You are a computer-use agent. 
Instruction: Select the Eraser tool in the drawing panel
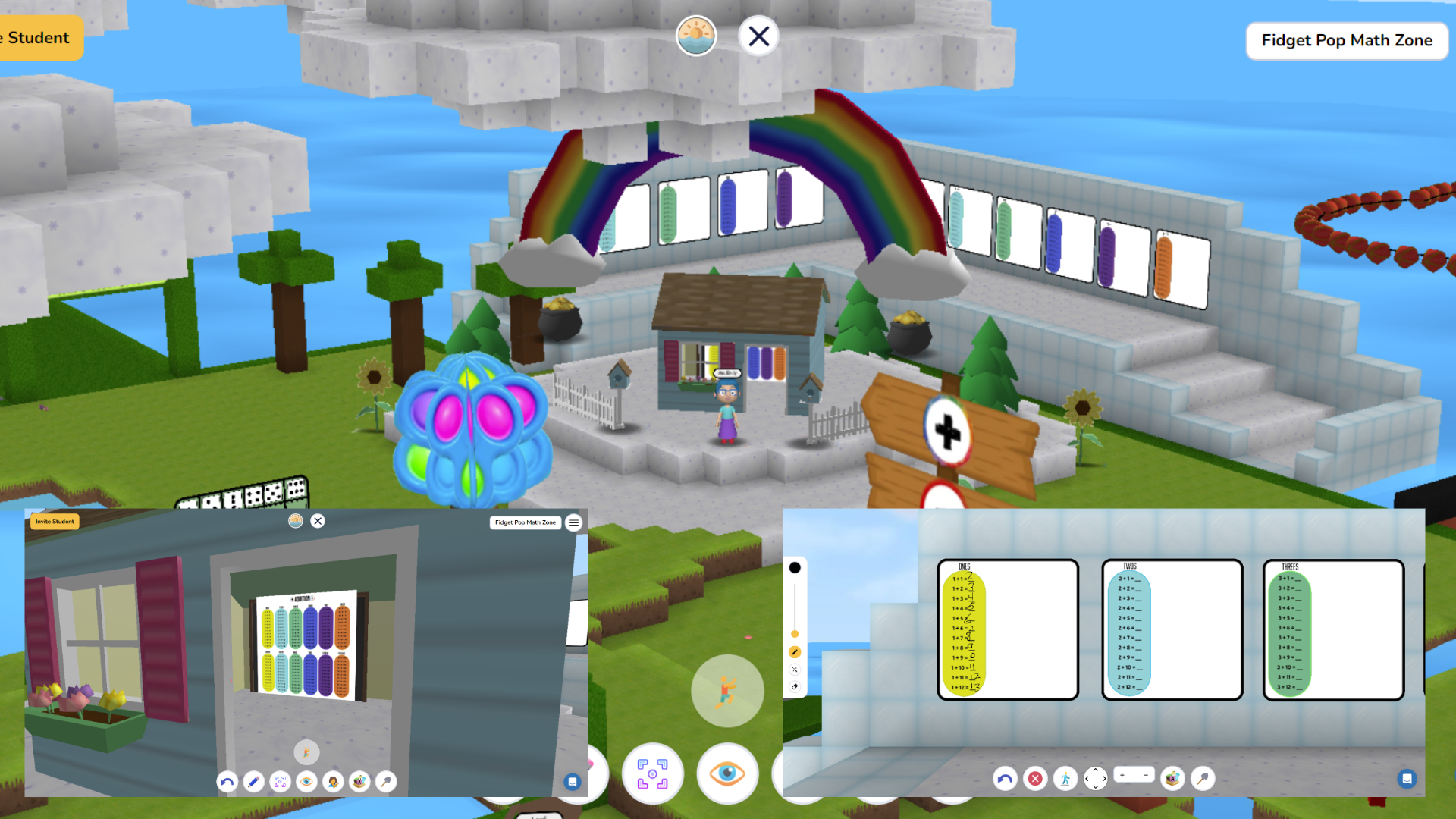click(x=795, y=687)
